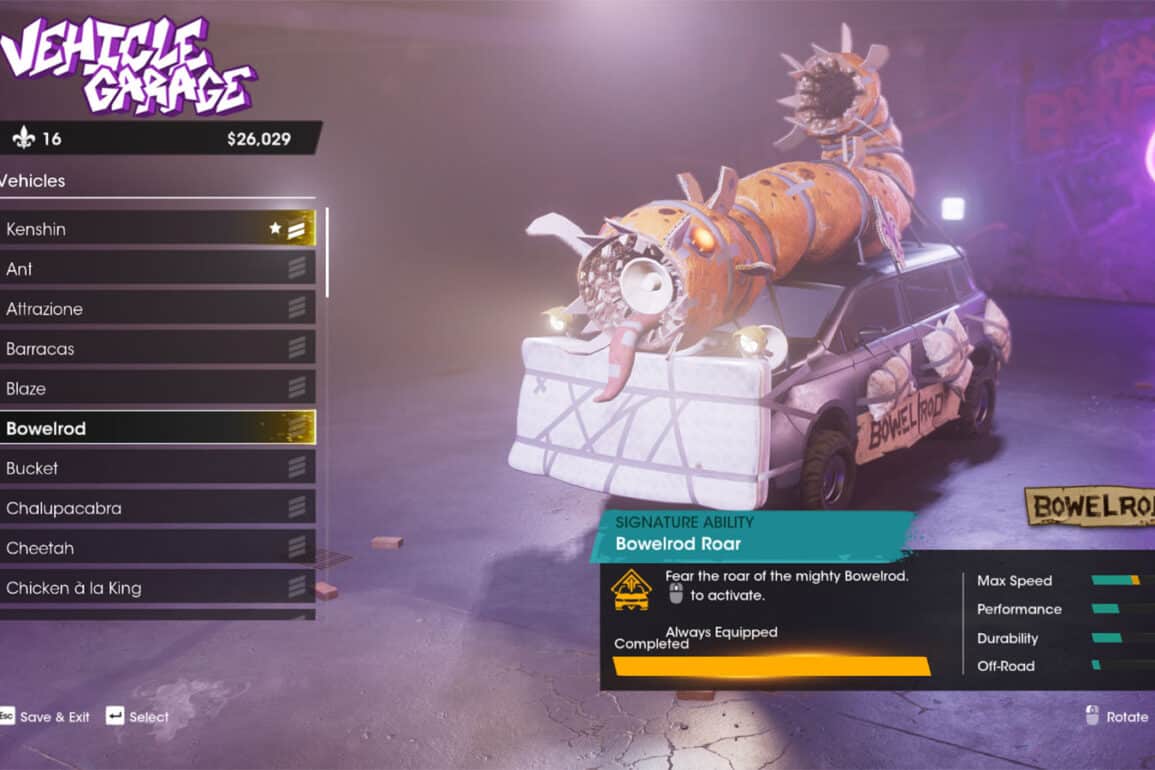Open the Chalupacabra vehicle entry

pyautogui.click(x=158, y=508)
